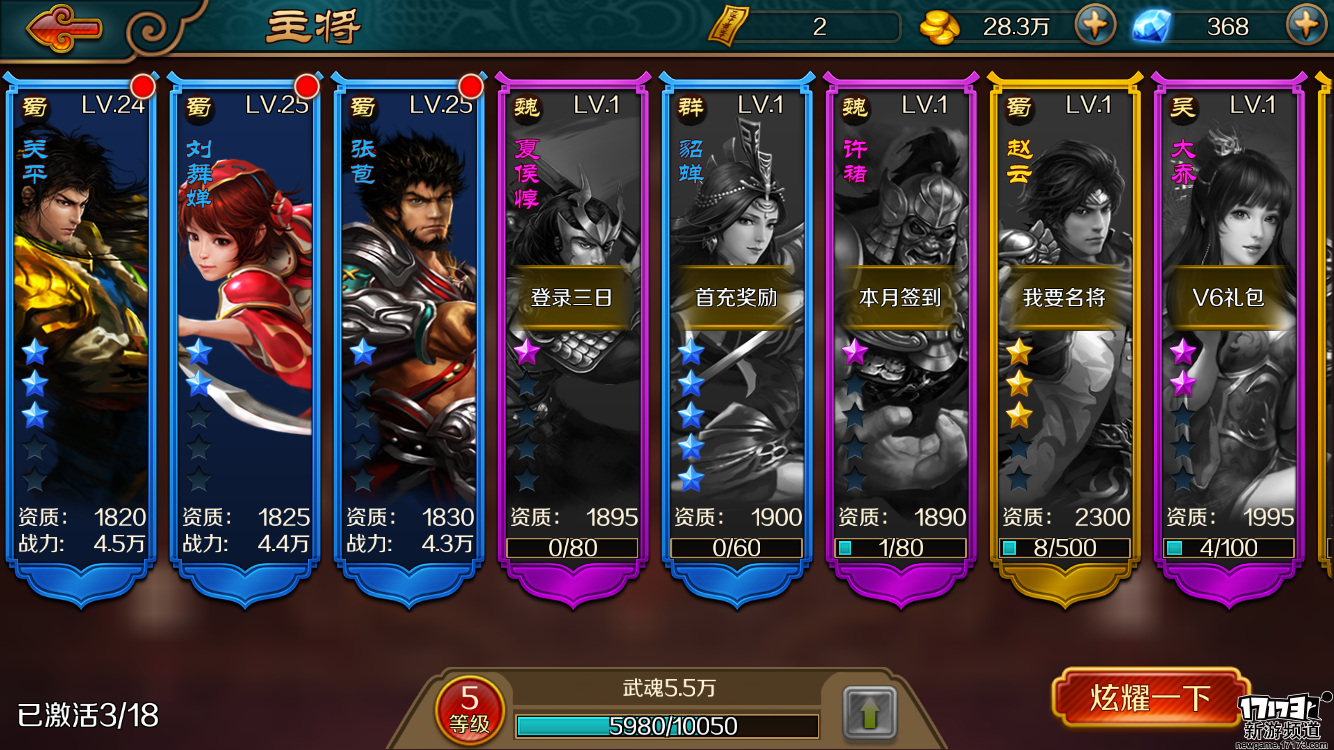Select the 关平 hero card
1334x750 pixels.
point(80,330)
